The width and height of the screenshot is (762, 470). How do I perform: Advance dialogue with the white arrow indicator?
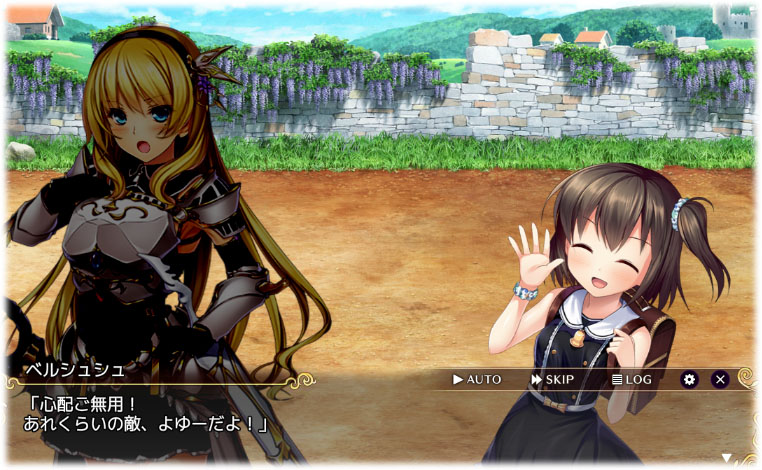pos(741,458)
